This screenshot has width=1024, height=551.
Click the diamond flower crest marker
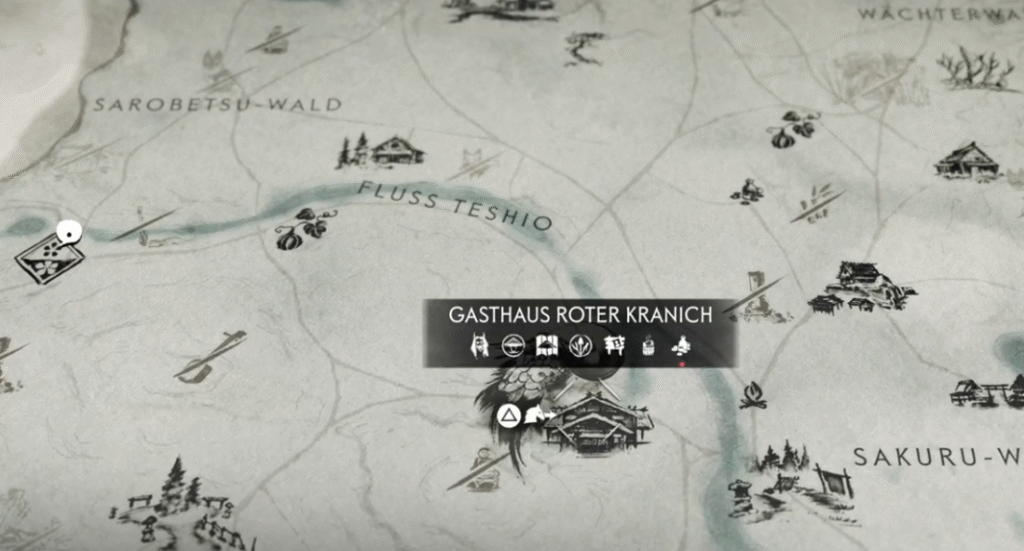(48, 259)
